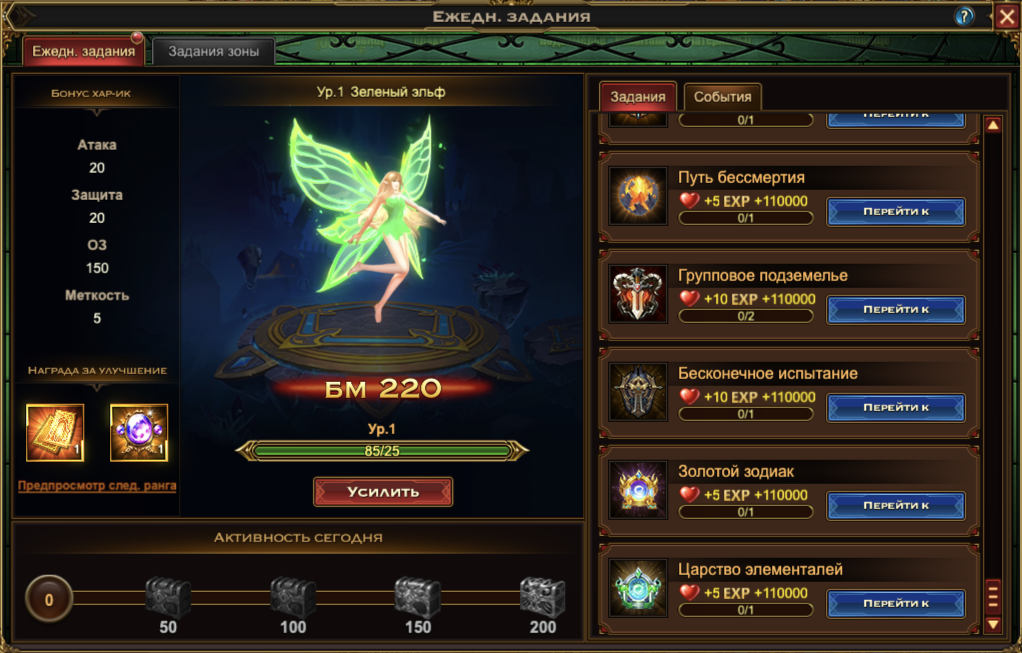Select the Ежедн. задания tab
This screenshot has width=1022, height=653.
point(84,51)
